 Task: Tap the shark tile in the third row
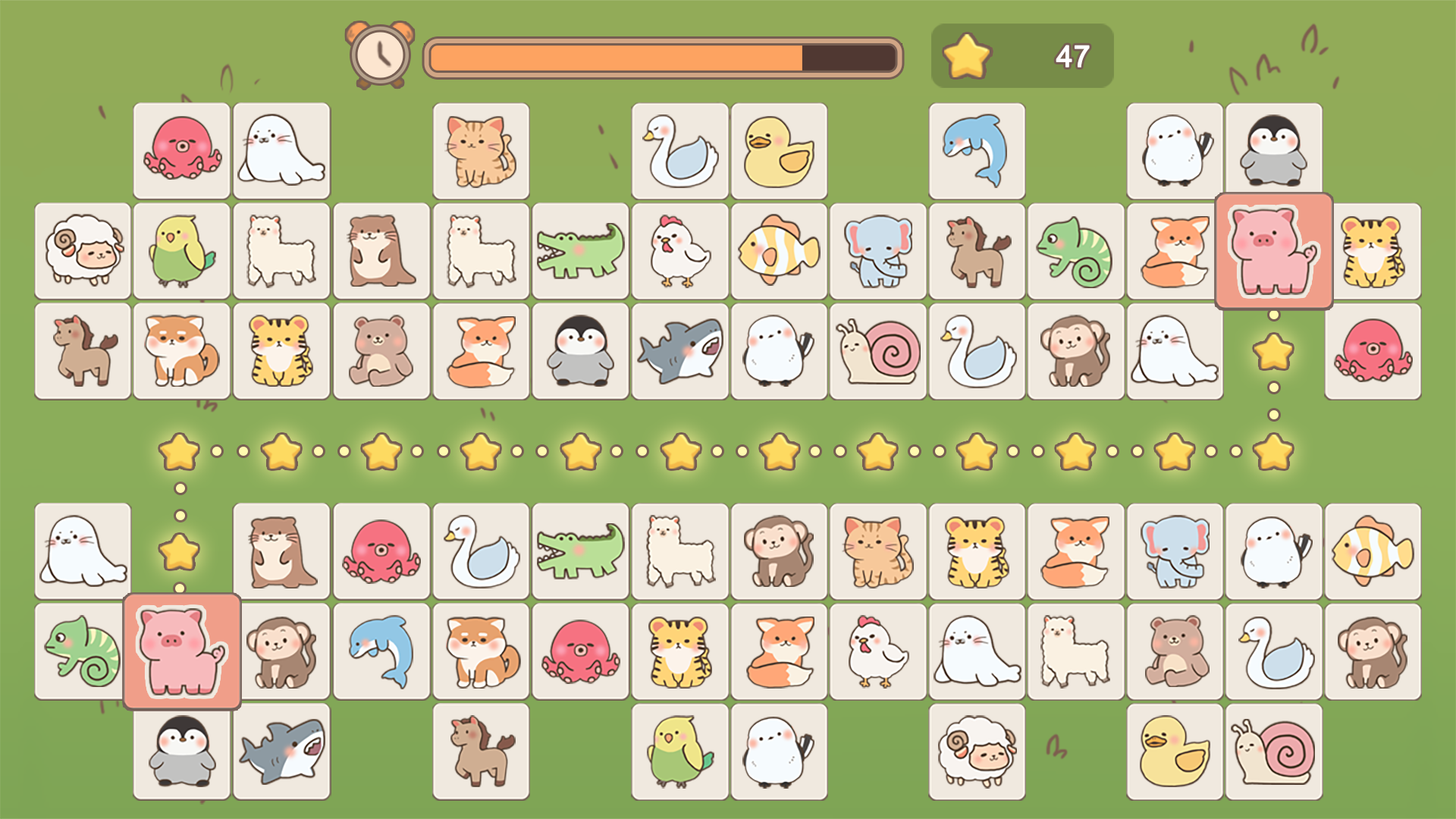[x=680, y=350]
